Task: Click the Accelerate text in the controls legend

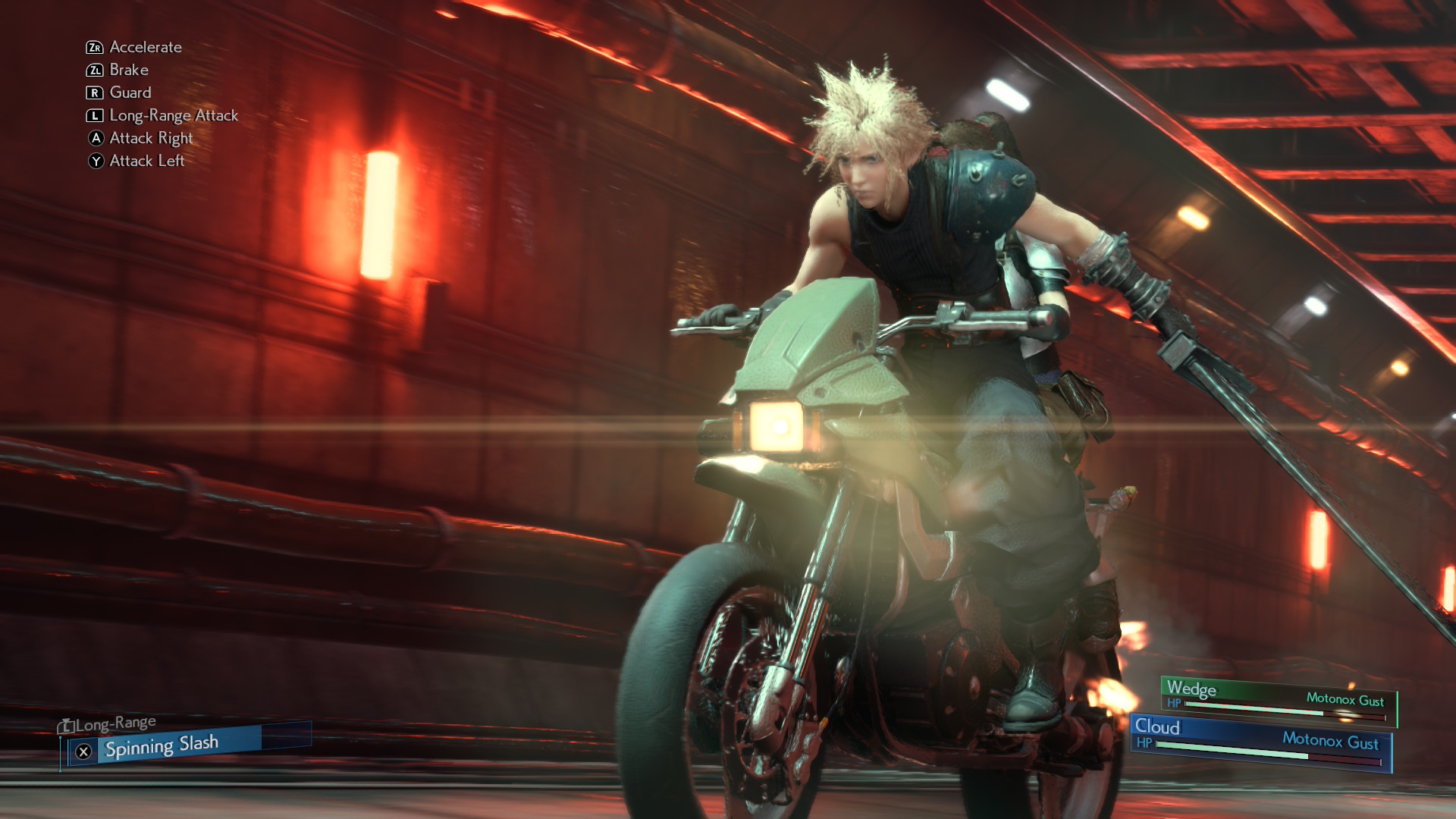Action: click(x=144, y=47)
